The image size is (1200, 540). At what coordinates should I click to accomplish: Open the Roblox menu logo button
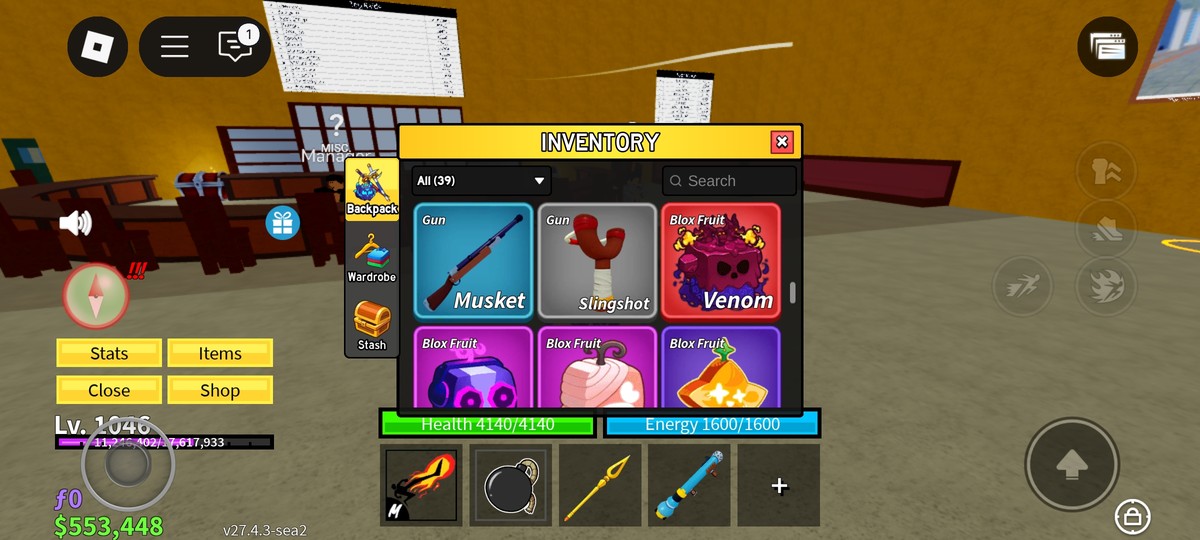(x=97, y=46)
